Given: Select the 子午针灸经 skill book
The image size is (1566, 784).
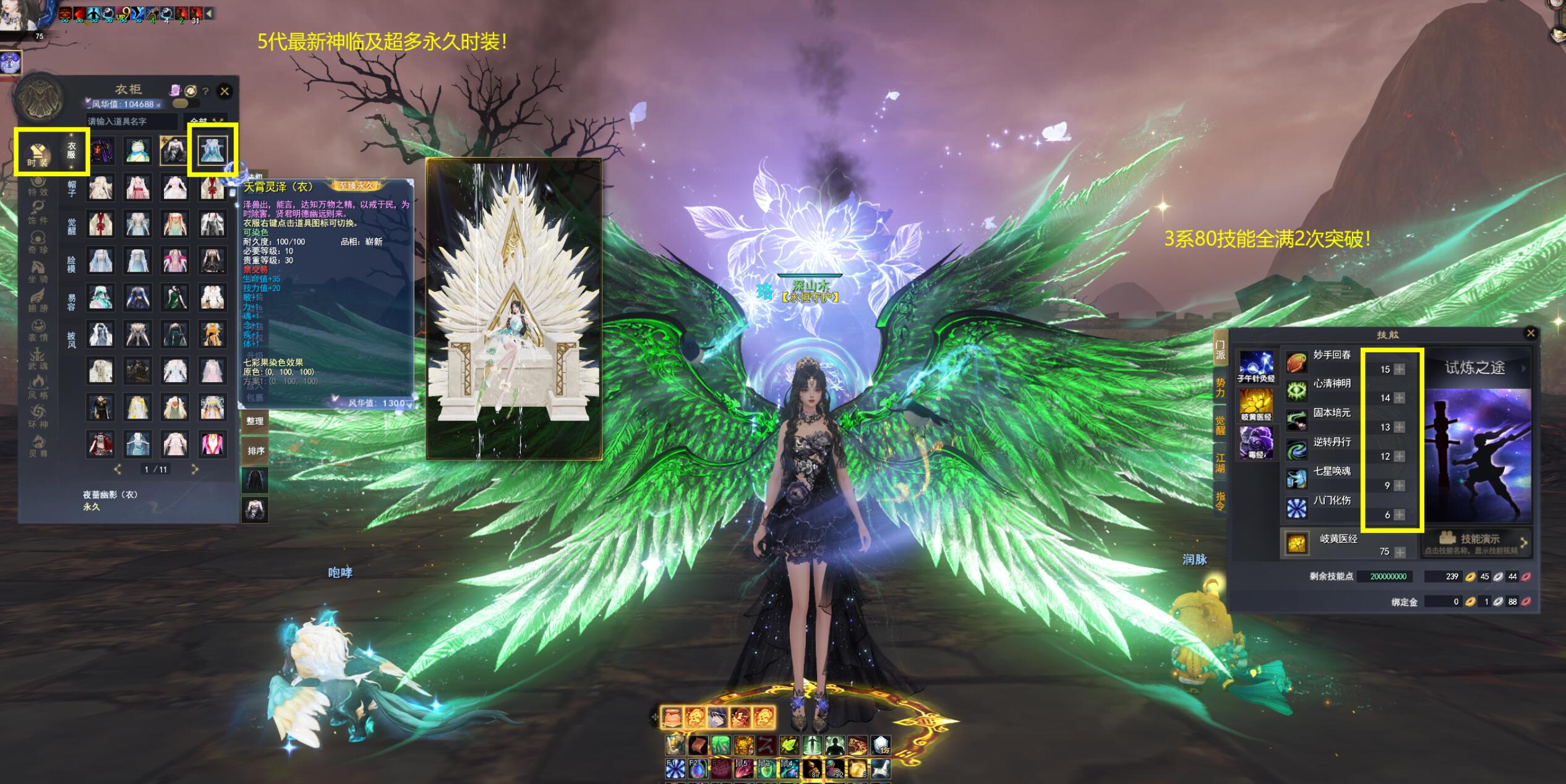Looking at the screenshot, I should pos(1256,367).
